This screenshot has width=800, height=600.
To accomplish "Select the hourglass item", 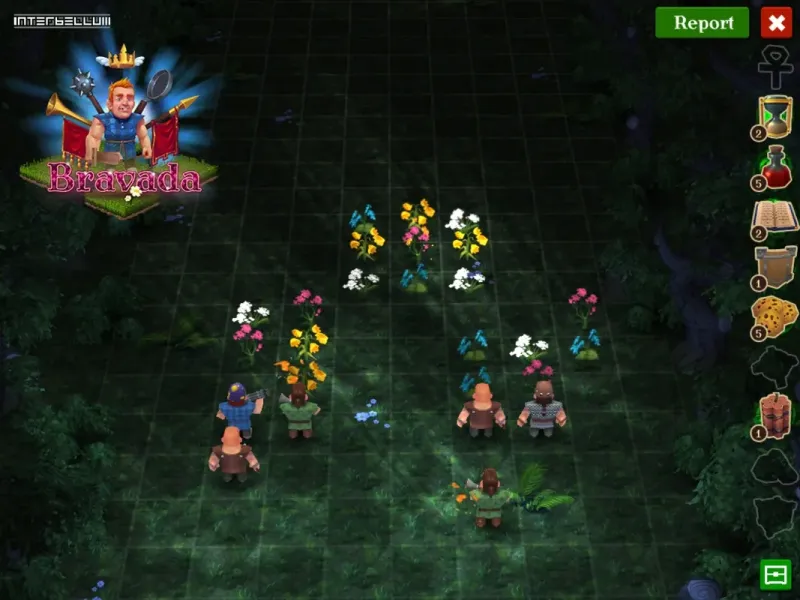I will 775,116.
